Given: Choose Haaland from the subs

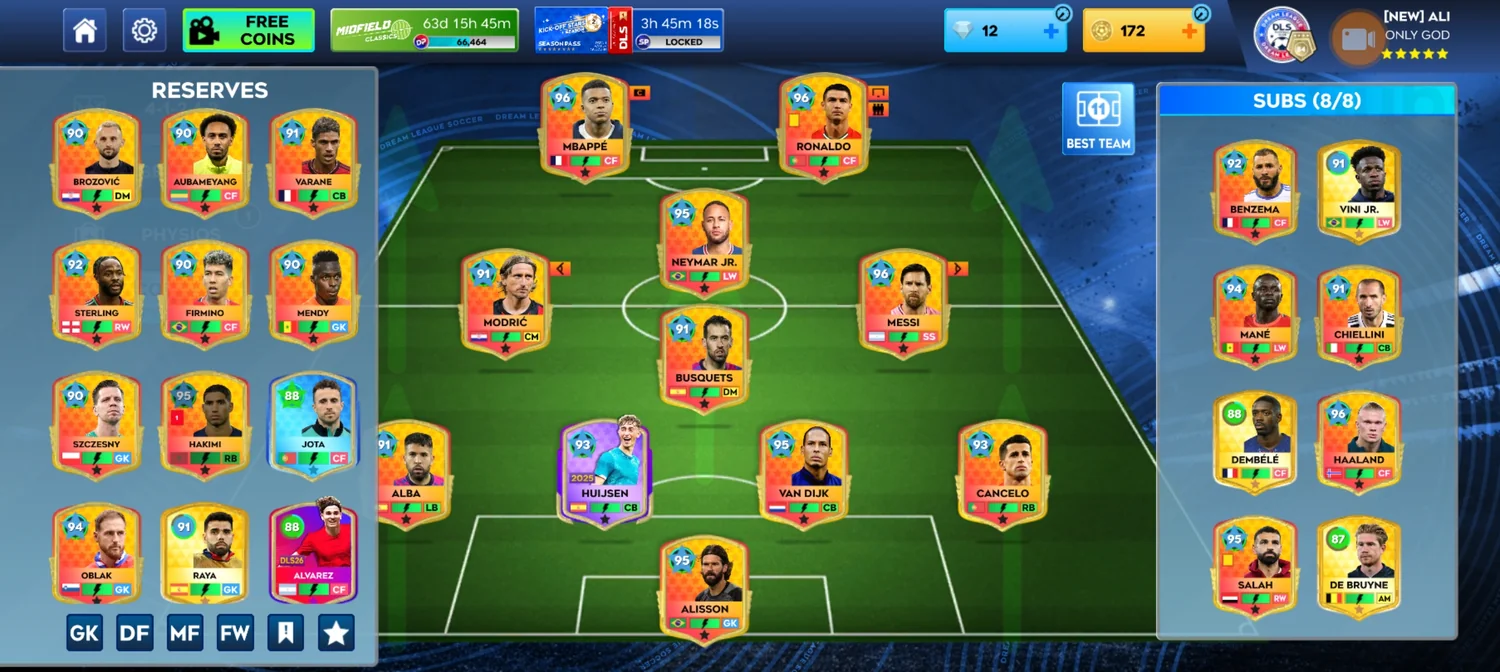Looking at the screenshot, I should point(1358,442).
